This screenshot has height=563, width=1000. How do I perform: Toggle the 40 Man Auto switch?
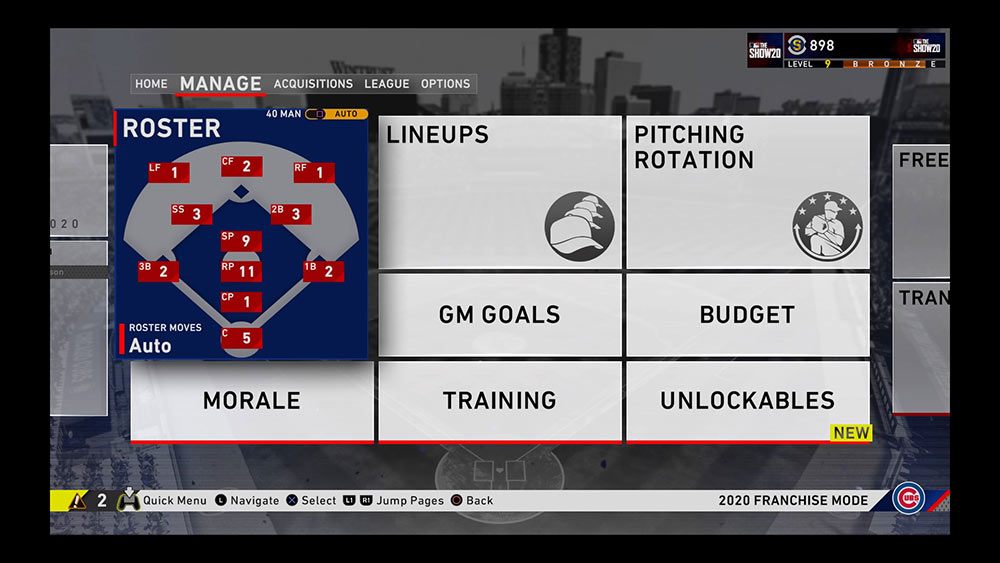(336, 114)
